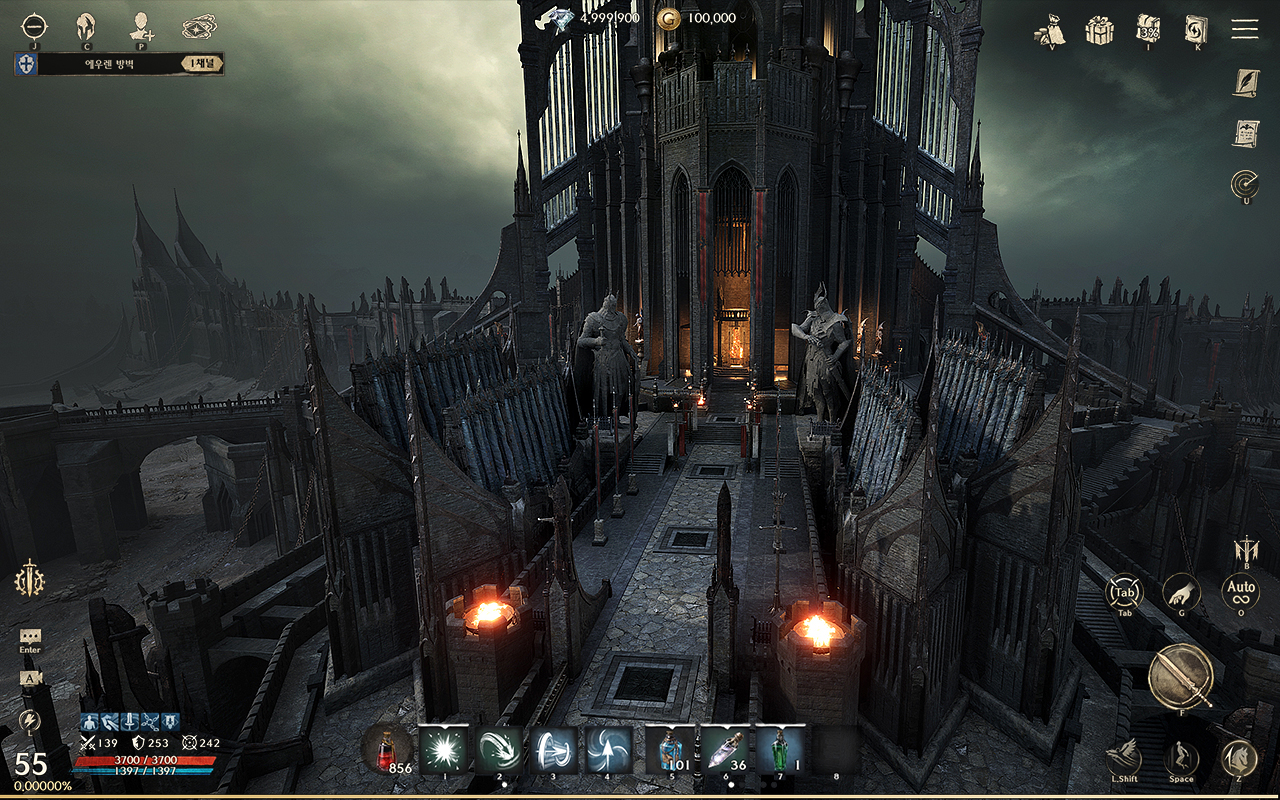Open the helmet character icon

(86, 26)
